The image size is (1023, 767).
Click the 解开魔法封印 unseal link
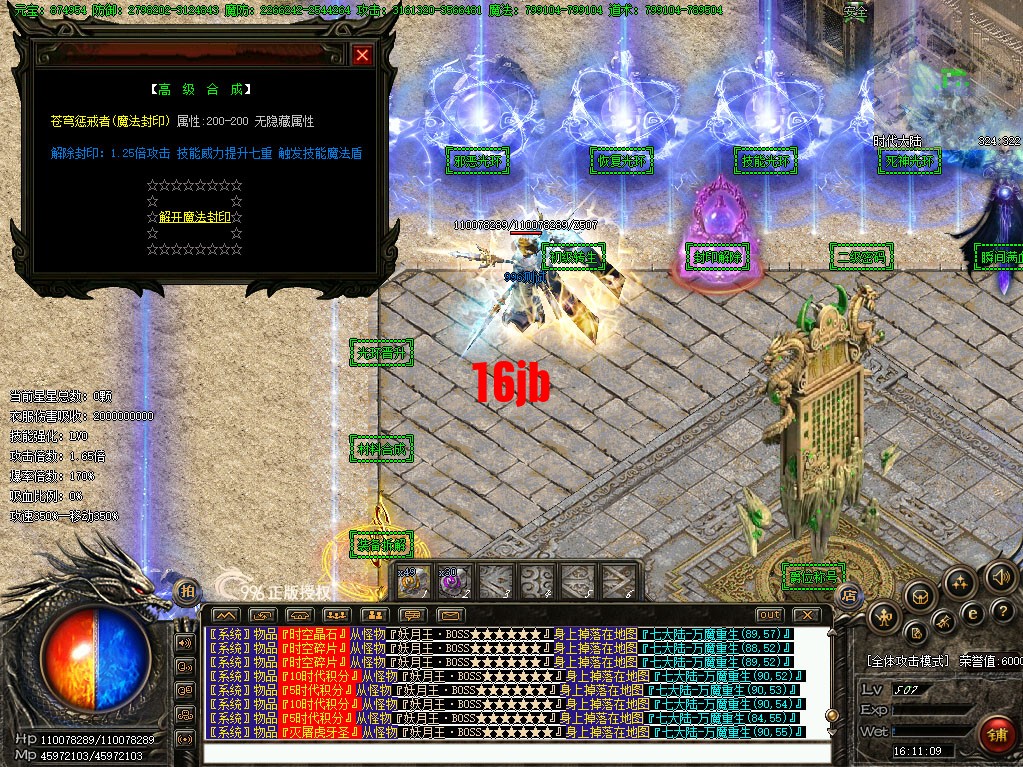(x=195, y=217)
